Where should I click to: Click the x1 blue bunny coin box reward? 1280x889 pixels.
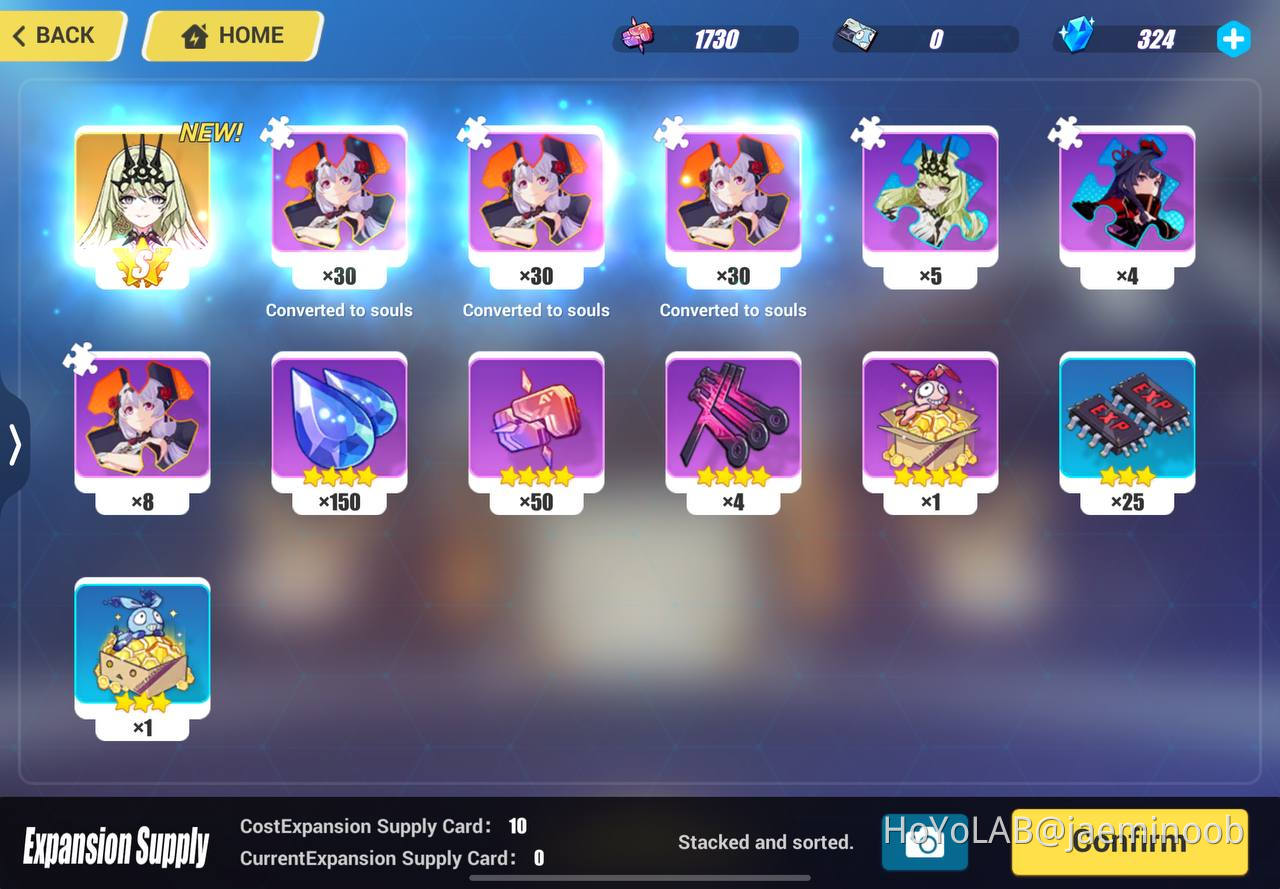pos(142,650)
